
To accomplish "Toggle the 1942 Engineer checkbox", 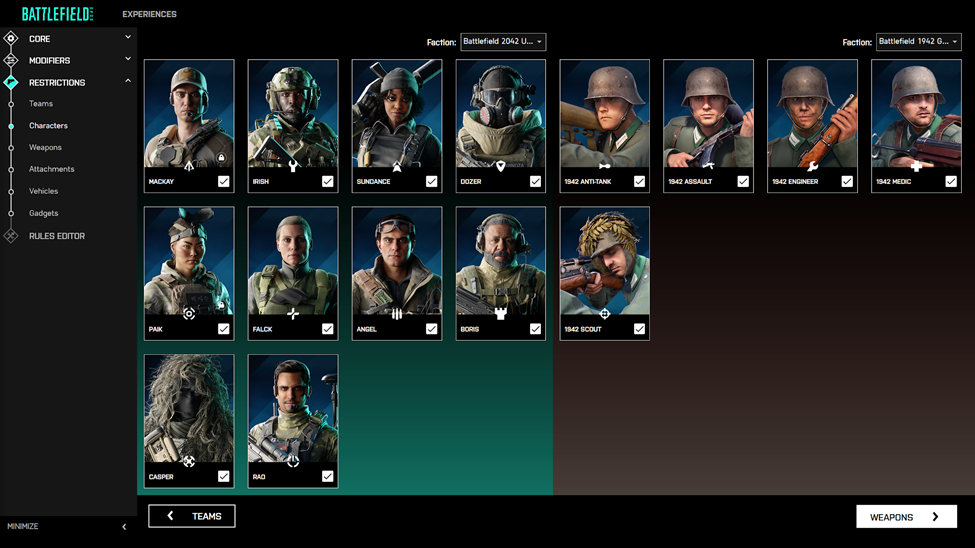I will [x=847, y=182].
